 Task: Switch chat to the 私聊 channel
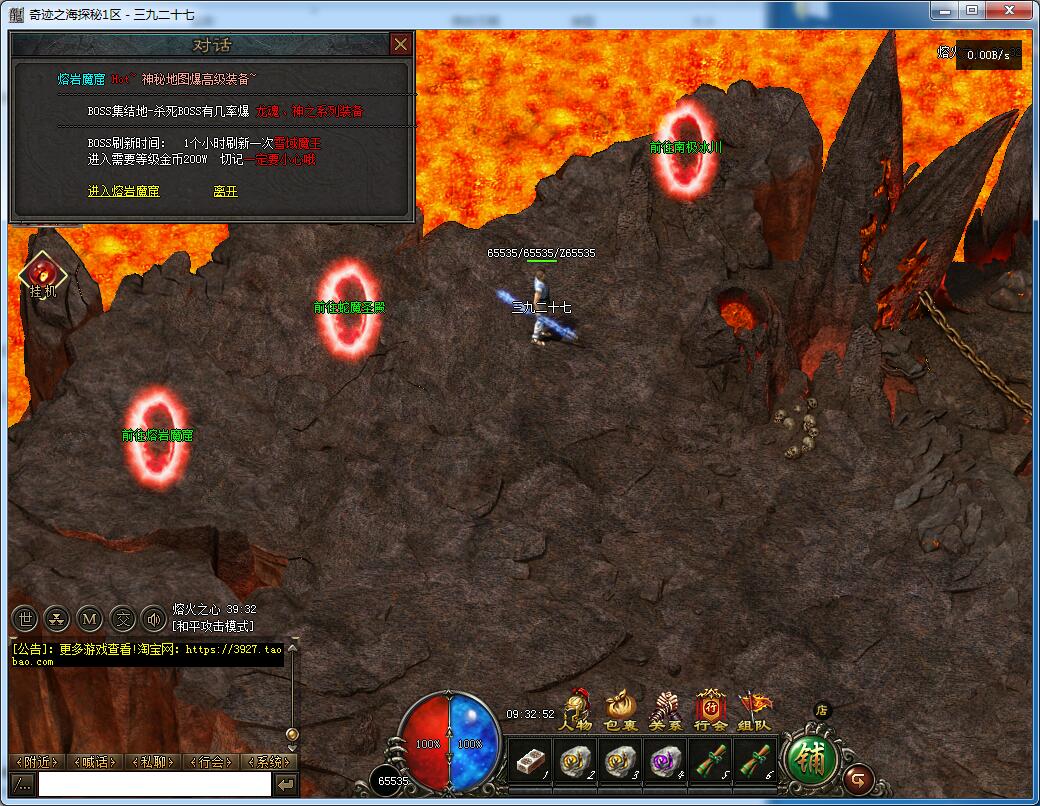click(153, 762)
